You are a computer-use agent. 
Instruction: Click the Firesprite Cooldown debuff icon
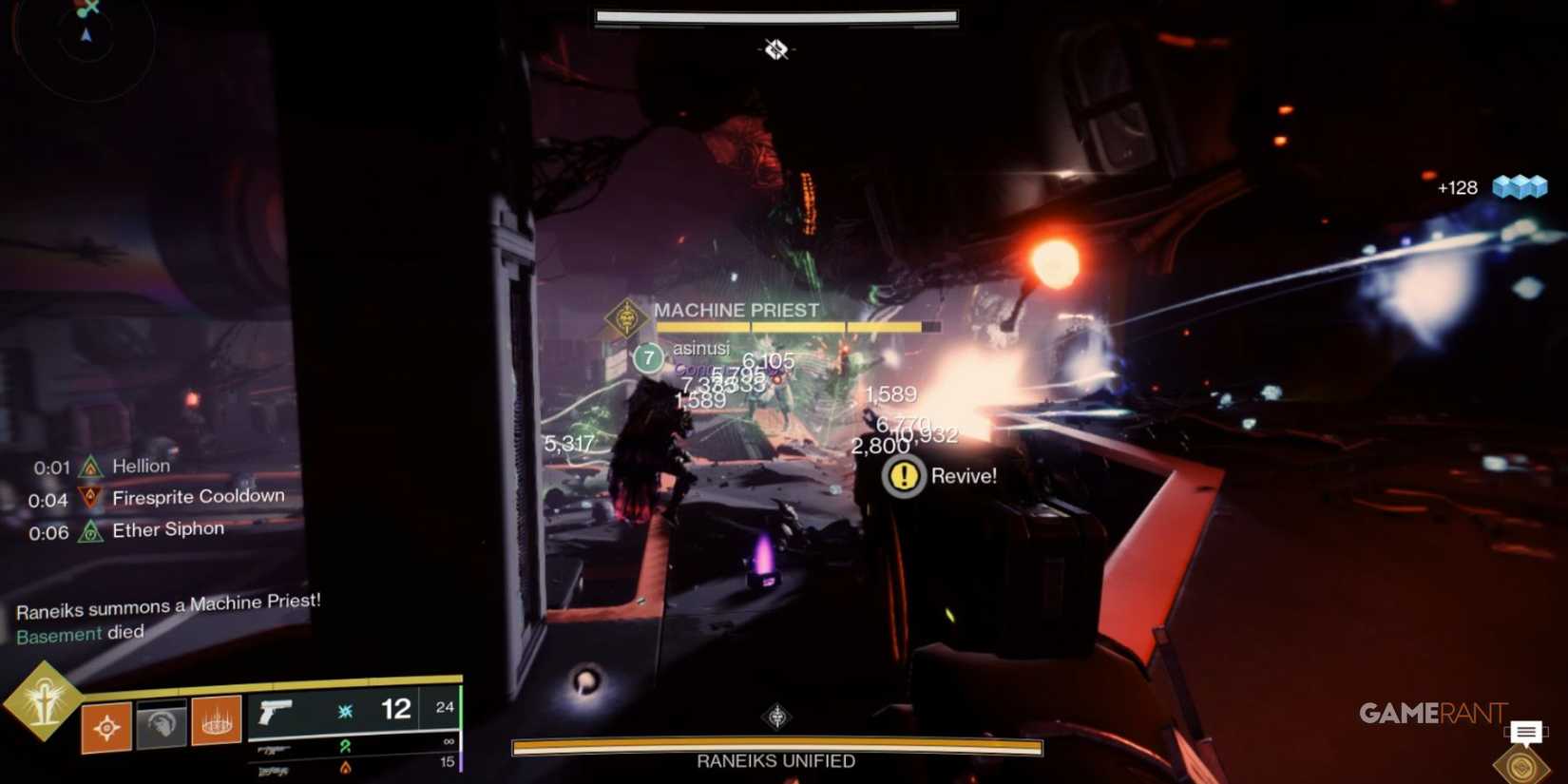tap(88, 495)
